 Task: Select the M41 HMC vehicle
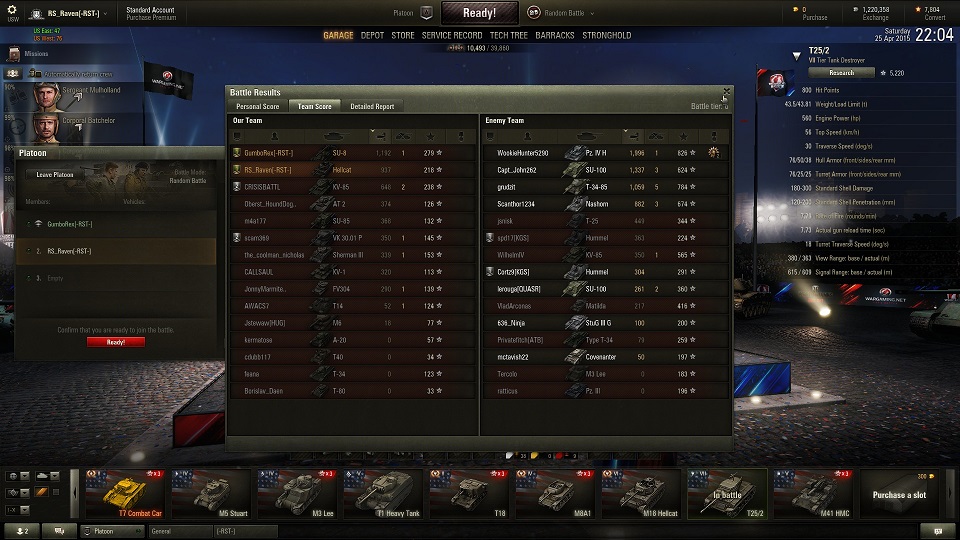[814, 494]
